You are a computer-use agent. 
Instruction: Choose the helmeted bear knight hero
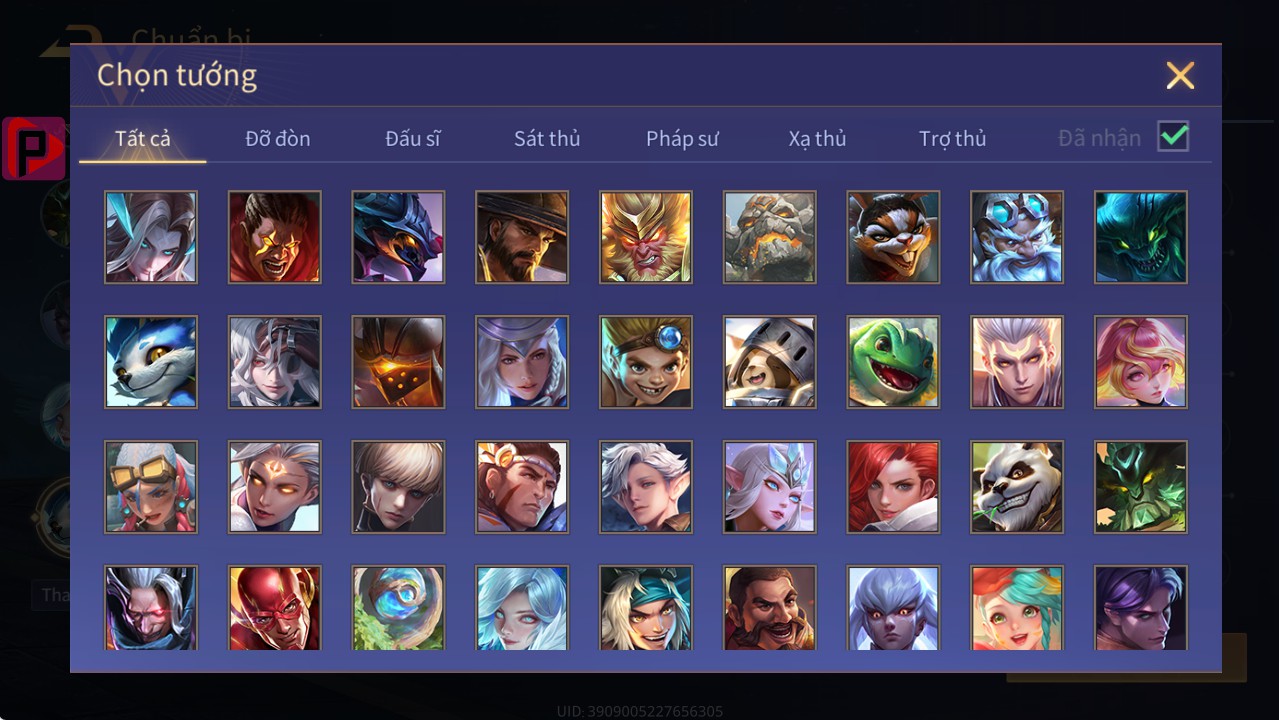(x=770, y=362)
